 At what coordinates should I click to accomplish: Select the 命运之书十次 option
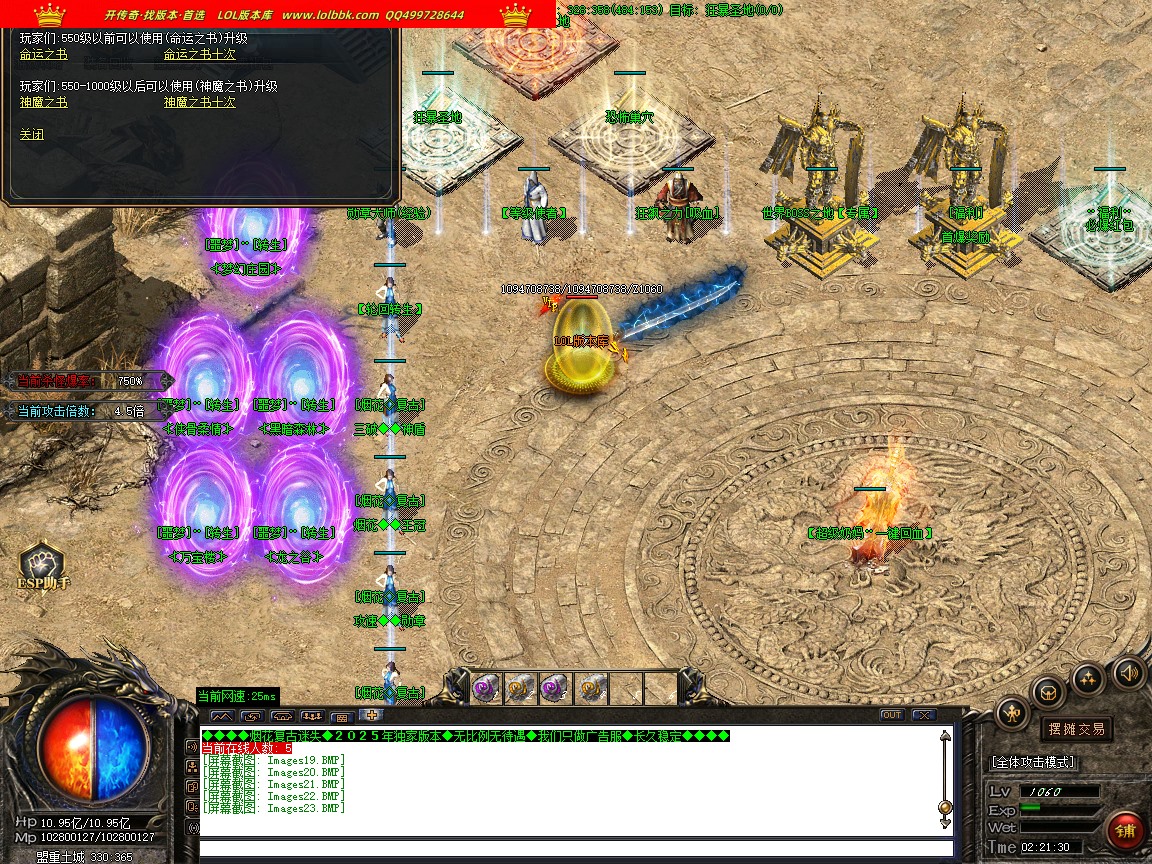(200, 55)
